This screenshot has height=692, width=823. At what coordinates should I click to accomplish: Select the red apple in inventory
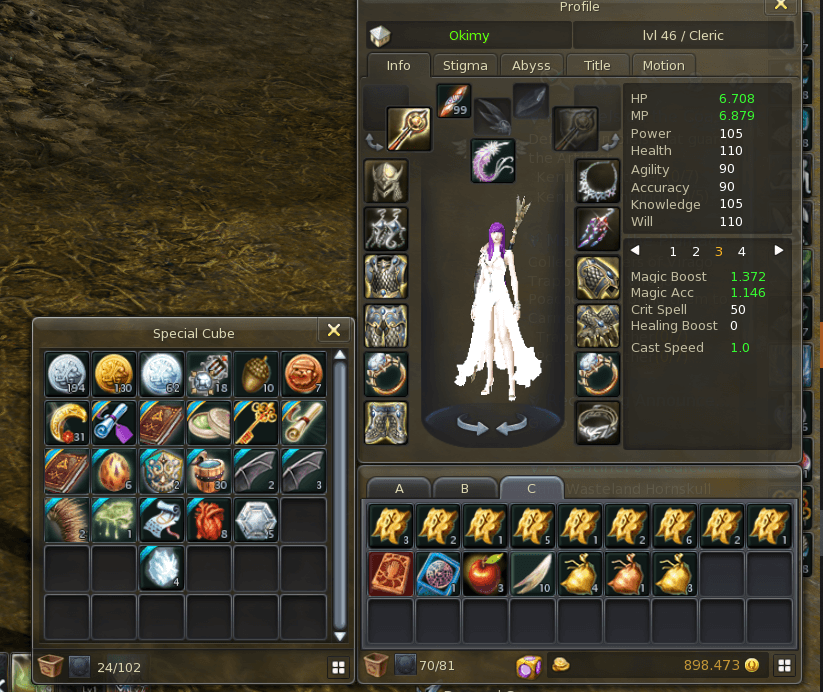point(485,573)
